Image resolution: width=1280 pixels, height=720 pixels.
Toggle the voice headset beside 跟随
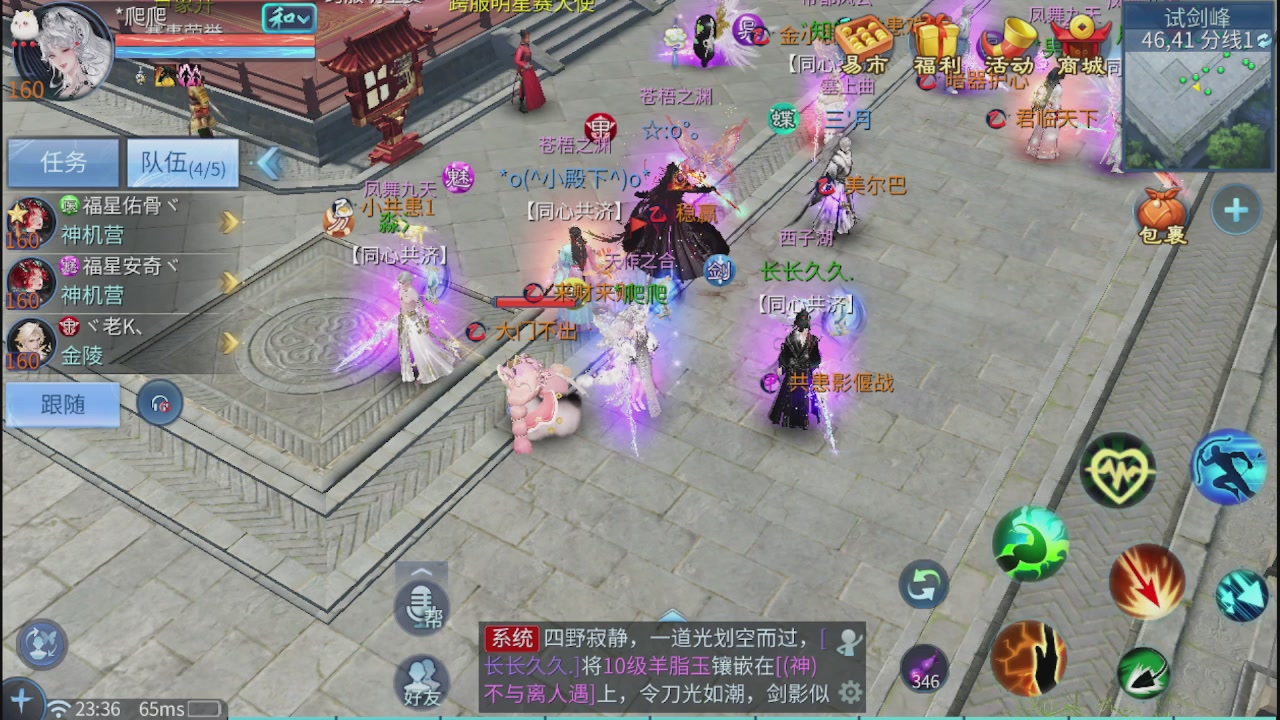point(160,404)
